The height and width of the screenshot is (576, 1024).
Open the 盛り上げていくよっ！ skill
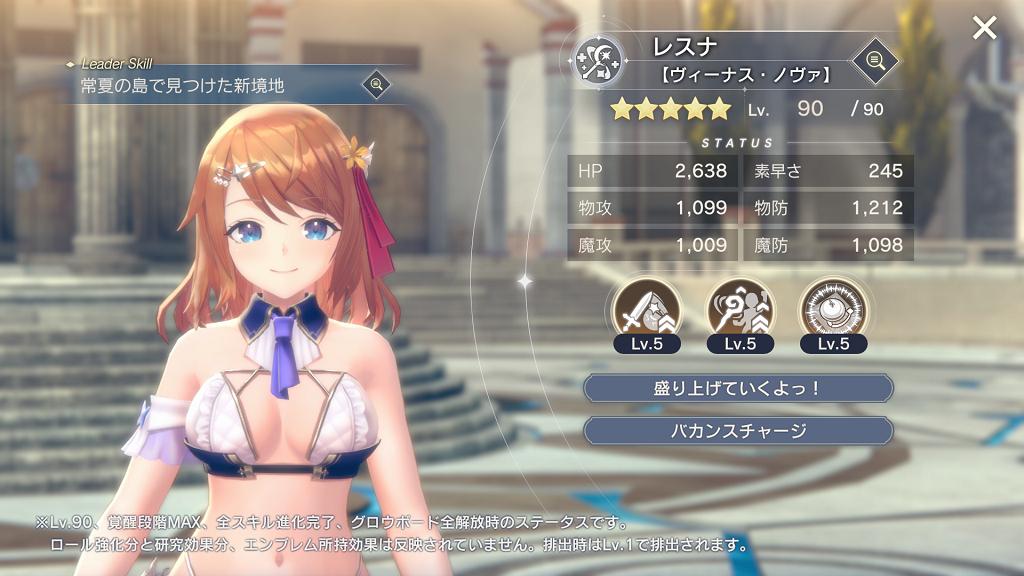point(738,388)
